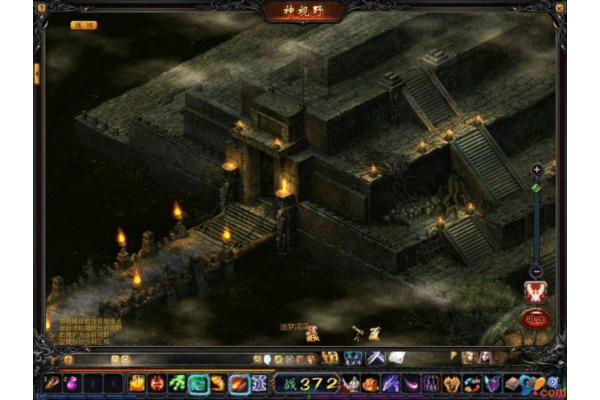Click the orange return button at top-left
This screenshot has height=400, width=600.
click(x=84, y=25)
